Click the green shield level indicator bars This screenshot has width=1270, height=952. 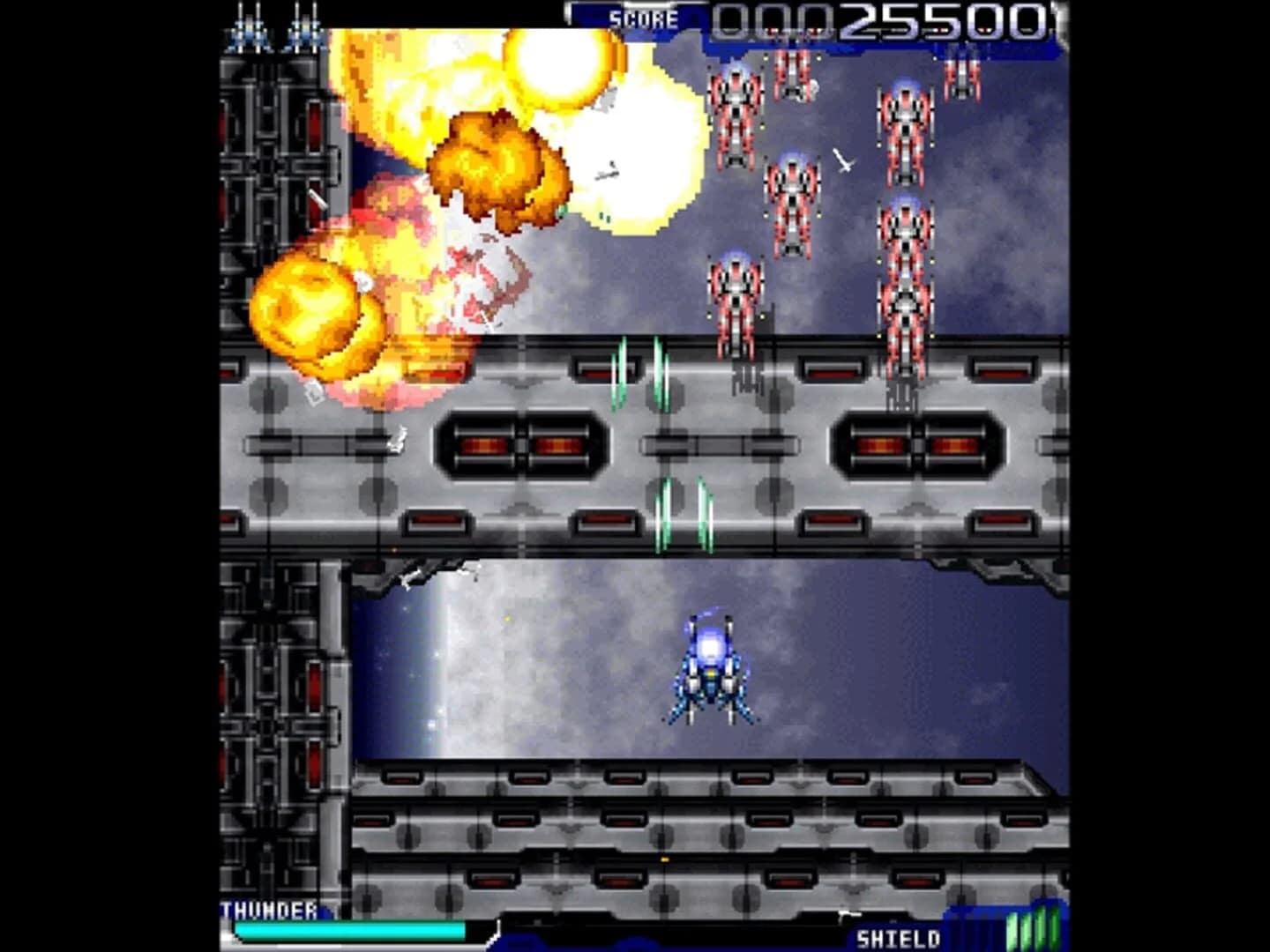pos(1032,928)
